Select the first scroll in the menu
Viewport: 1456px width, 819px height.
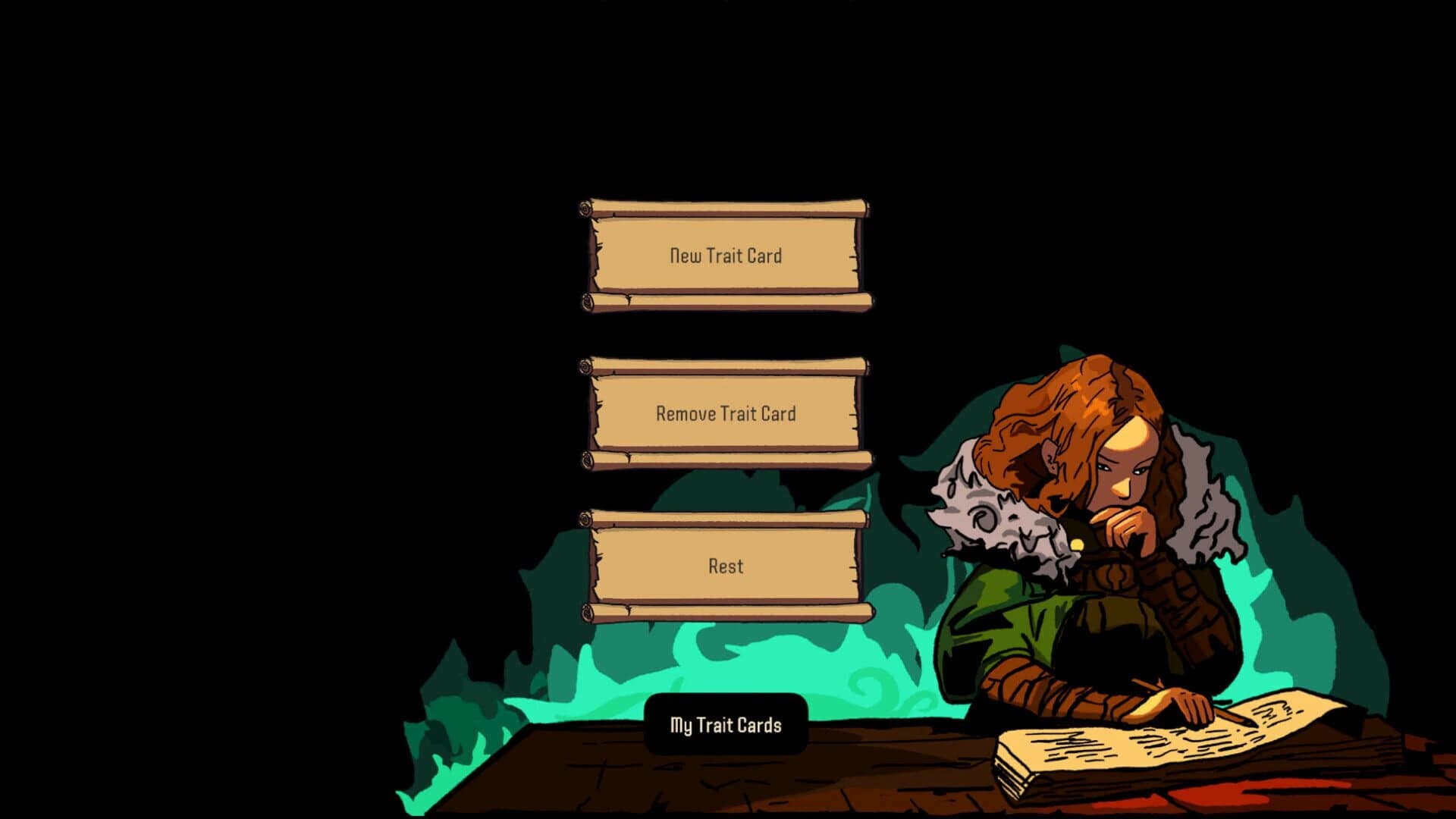[726, 256]
